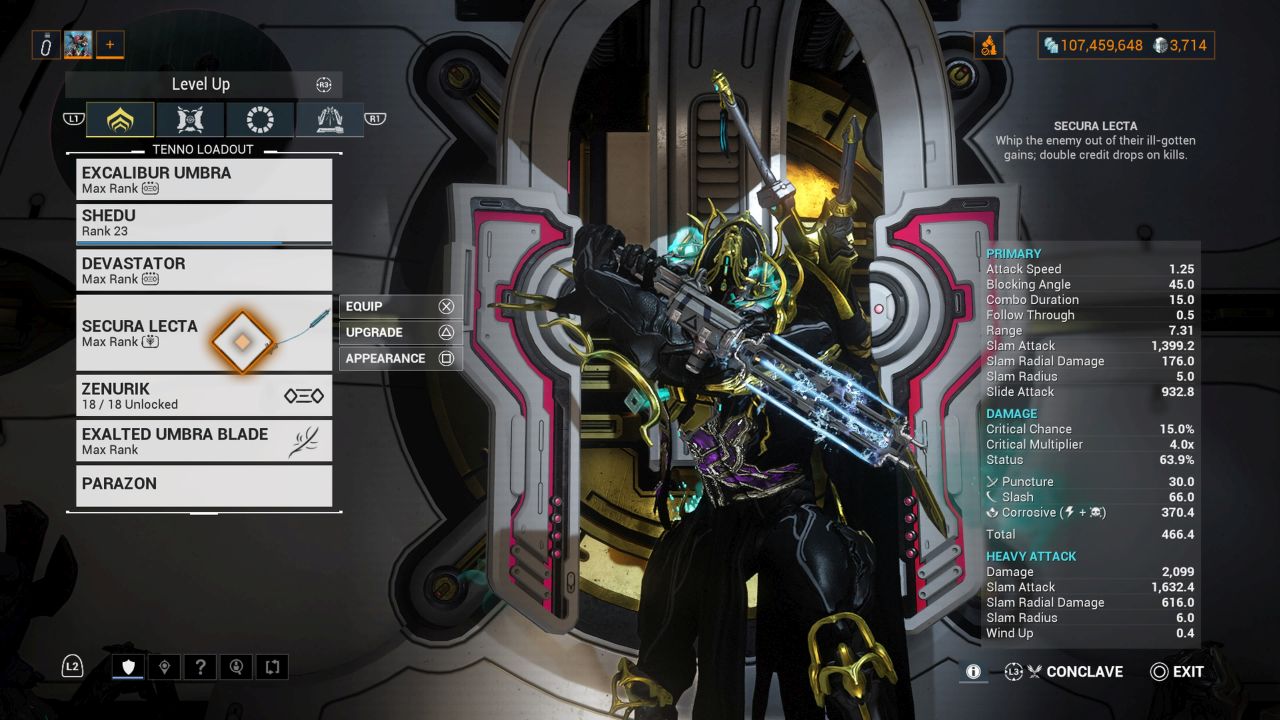Select the rightmost gear category tab icon
The height and width of the screenshot is (720, 1280).
[x=329, y=119]
